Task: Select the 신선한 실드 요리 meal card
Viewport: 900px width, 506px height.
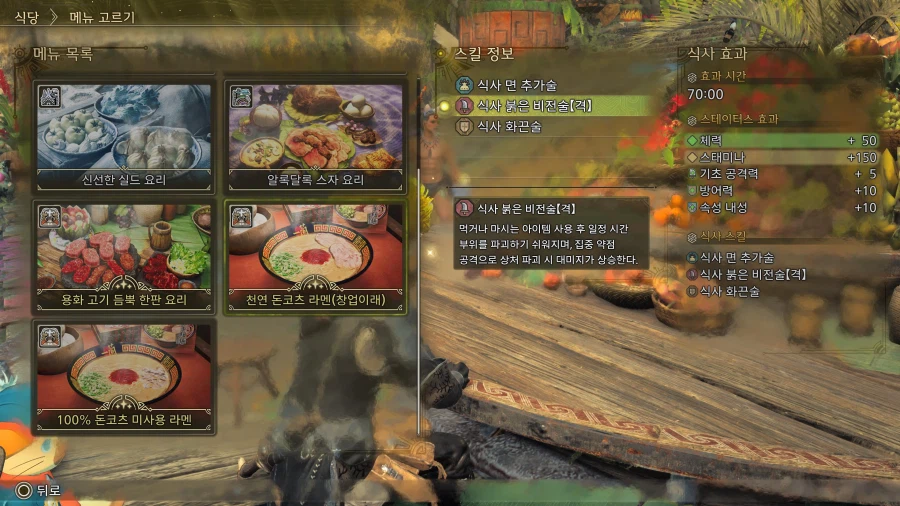Action: [x=125, y=134]
